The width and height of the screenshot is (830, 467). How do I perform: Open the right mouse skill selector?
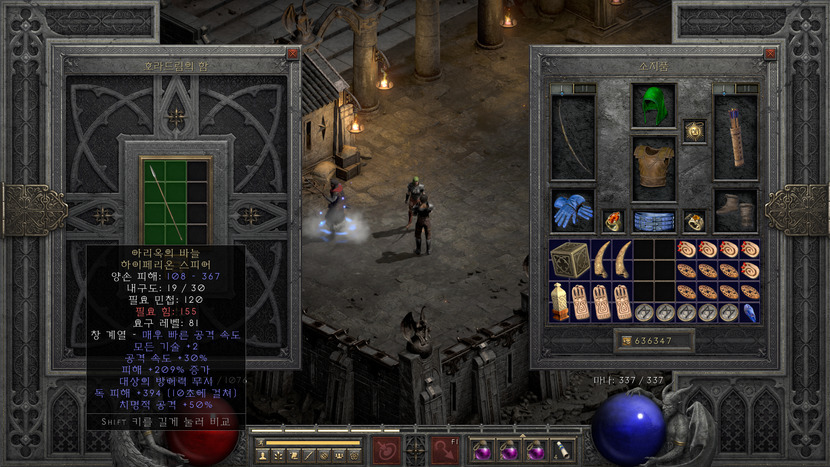446,449
